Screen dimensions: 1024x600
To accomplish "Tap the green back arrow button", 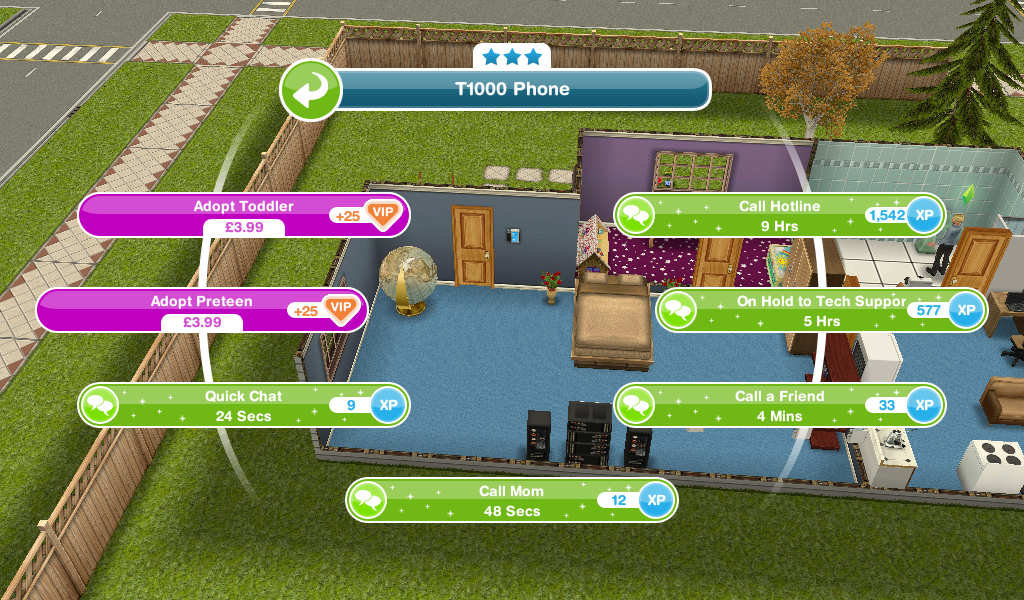I will pyautogui.click(x=311, y=89).
